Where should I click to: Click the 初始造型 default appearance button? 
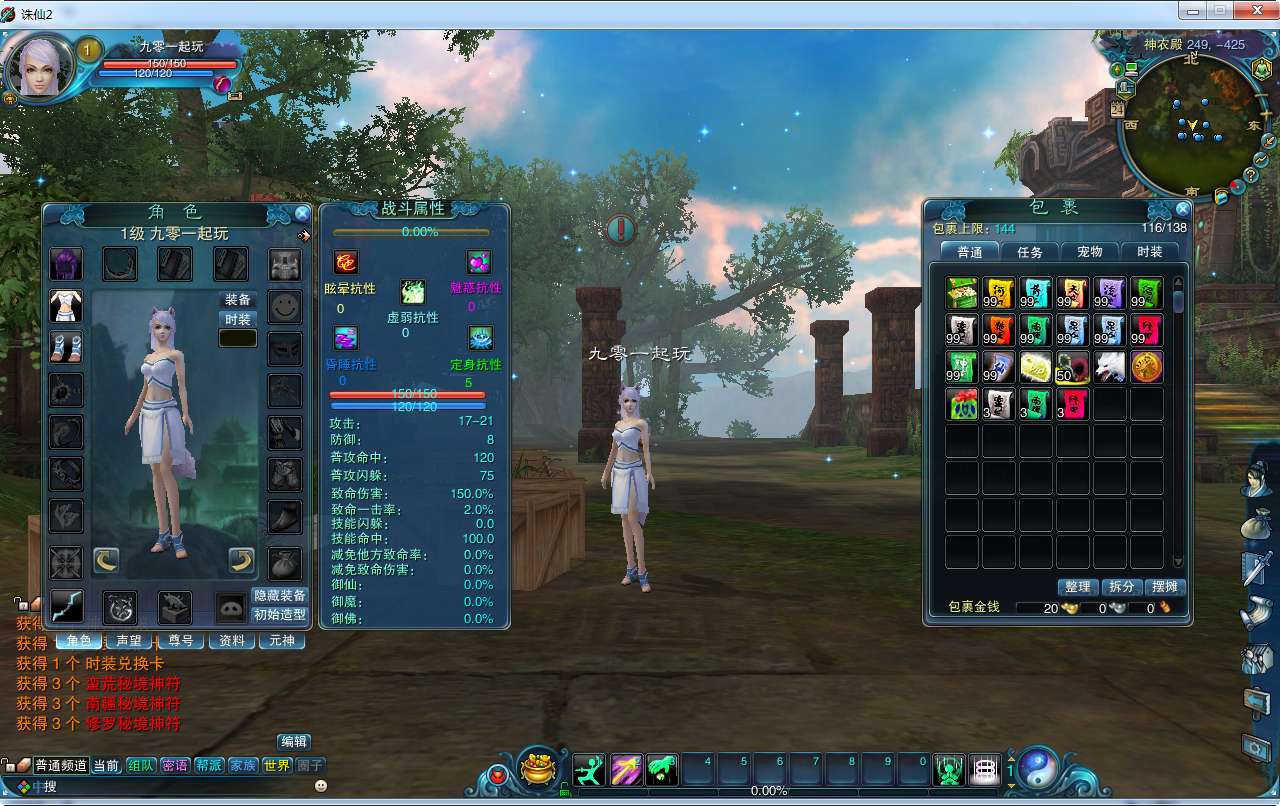coord(279,615)
